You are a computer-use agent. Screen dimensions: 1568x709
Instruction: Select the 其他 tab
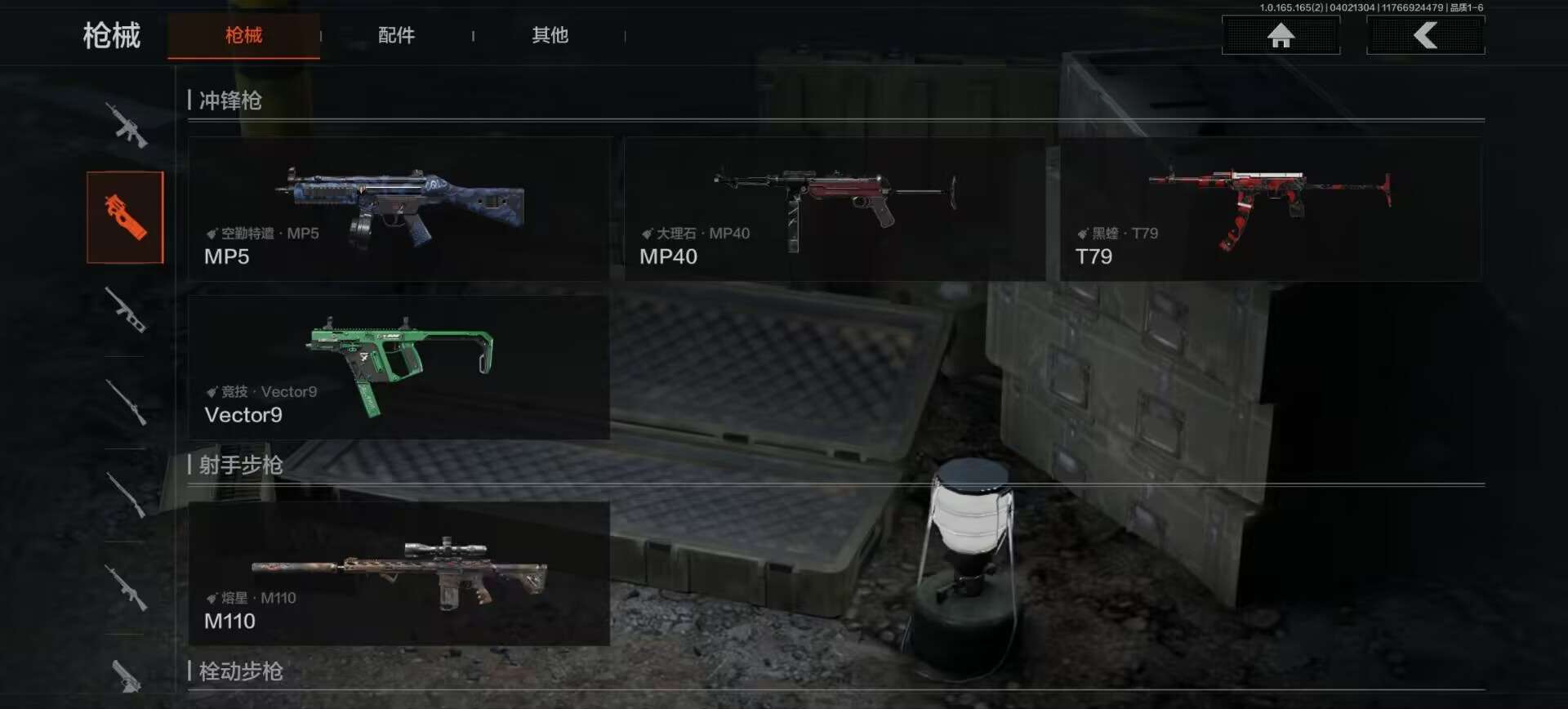coord(550,35)
